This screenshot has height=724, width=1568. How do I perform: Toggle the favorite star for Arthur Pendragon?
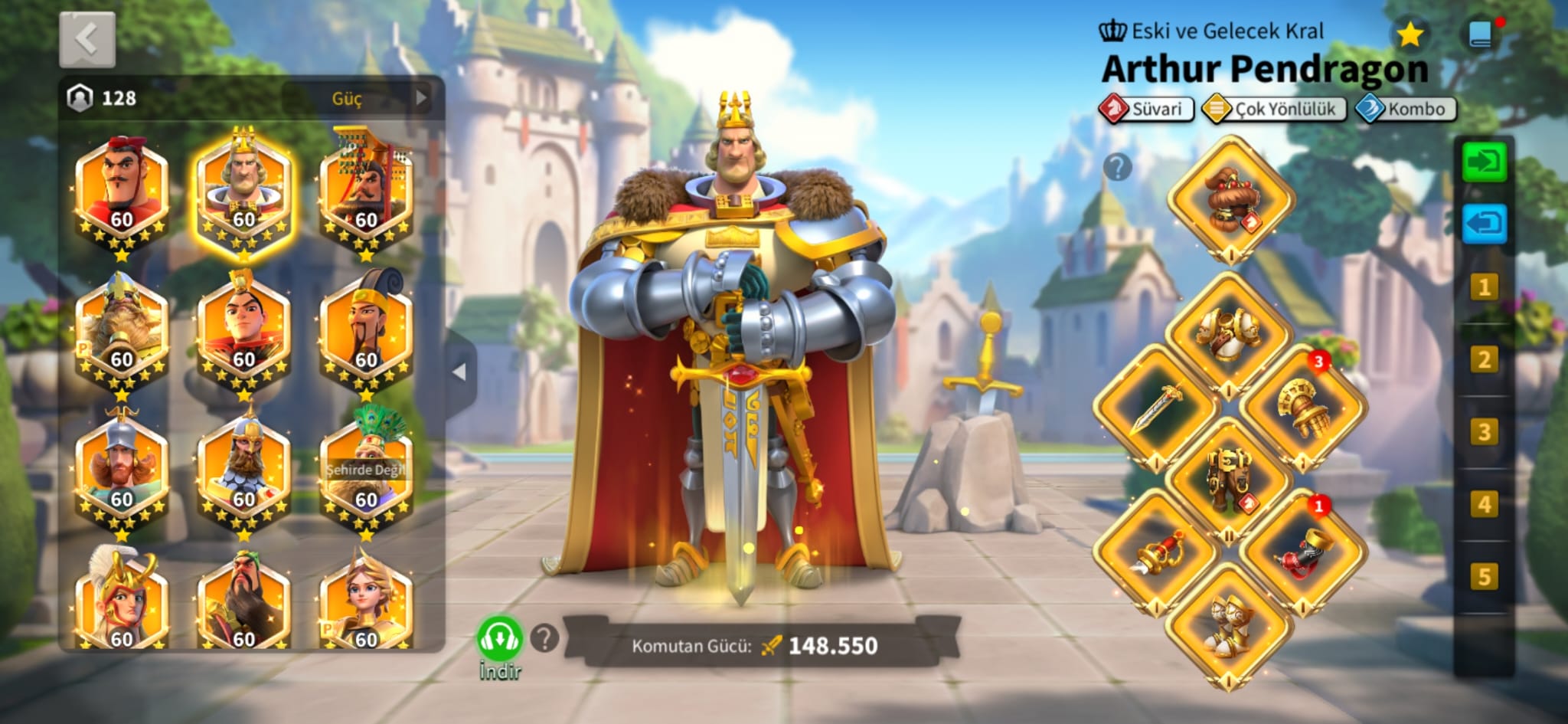point(1410,34)
